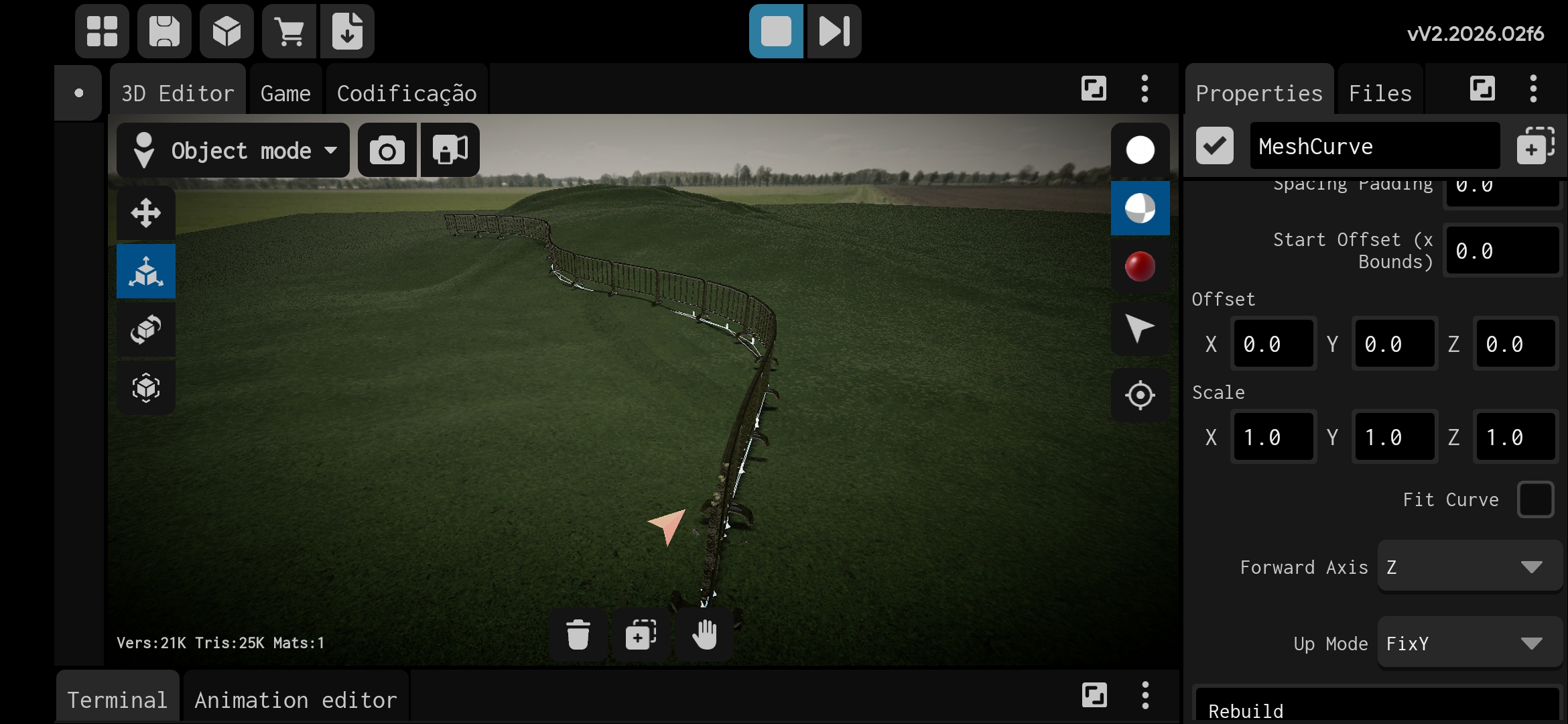Select the Scale tool

pos(145,271)
